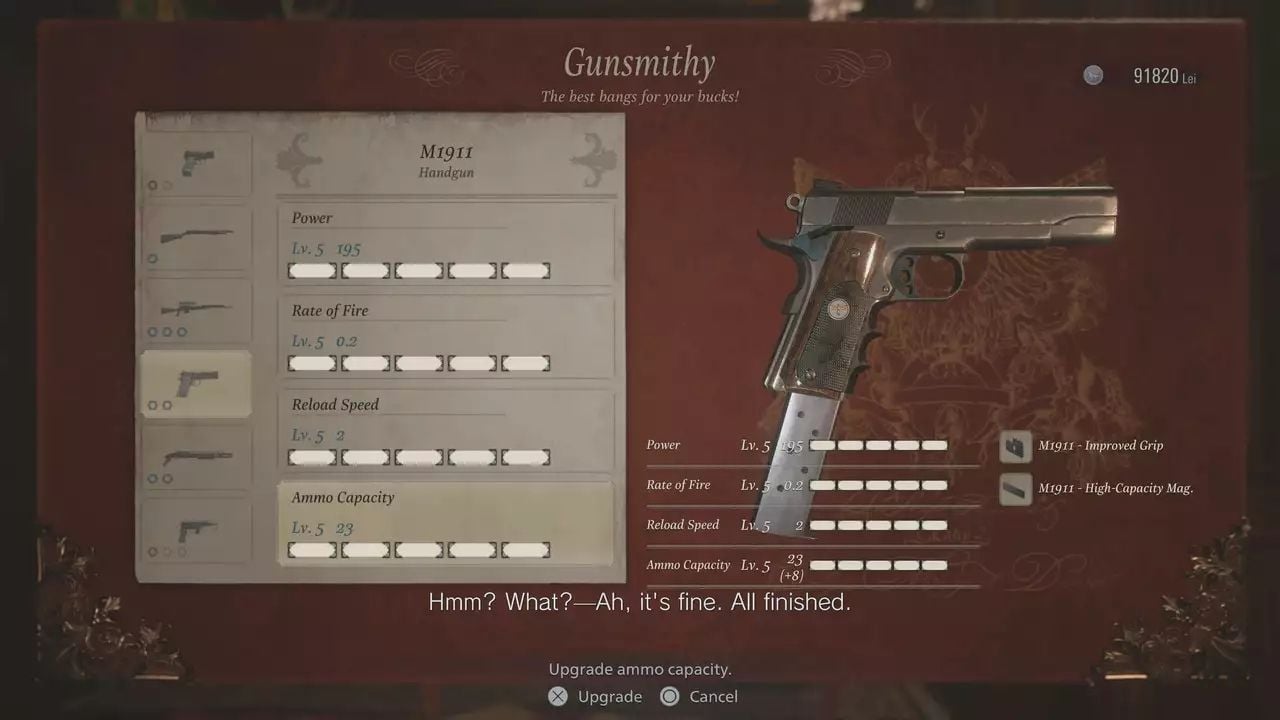Select the M1911 High-Capacity Mag attachment
Viewport: 1280px width, 720px height.
(1100, 489)
